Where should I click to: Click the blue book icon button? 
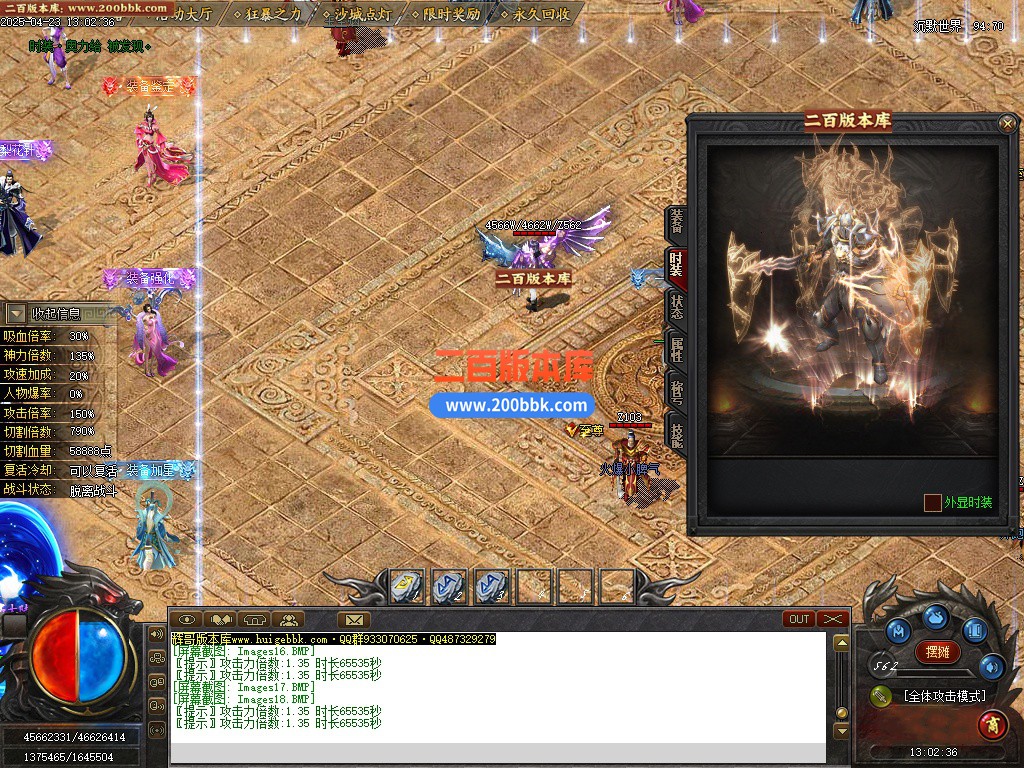pos(975,630)
